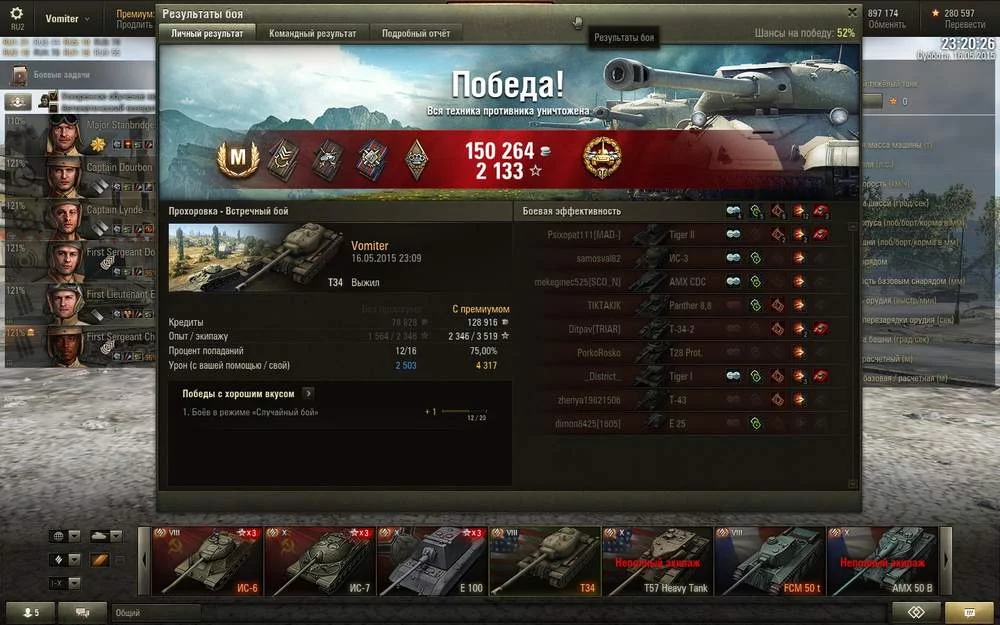Screen dimensions: 1000x625
Task: Open the contacts list button
Action: point(29,612)
